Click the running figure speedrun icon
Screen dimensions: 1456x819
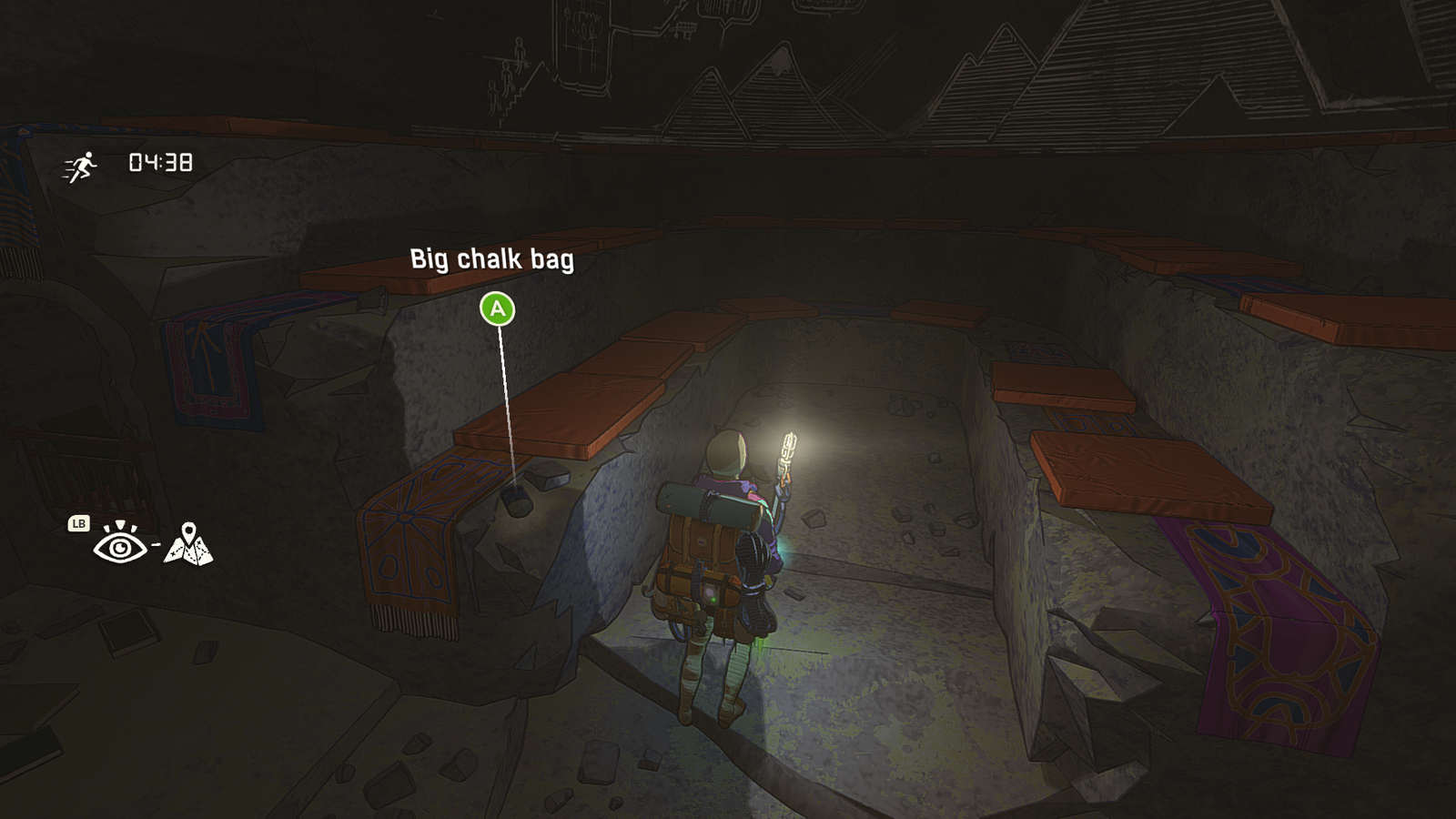80,167
